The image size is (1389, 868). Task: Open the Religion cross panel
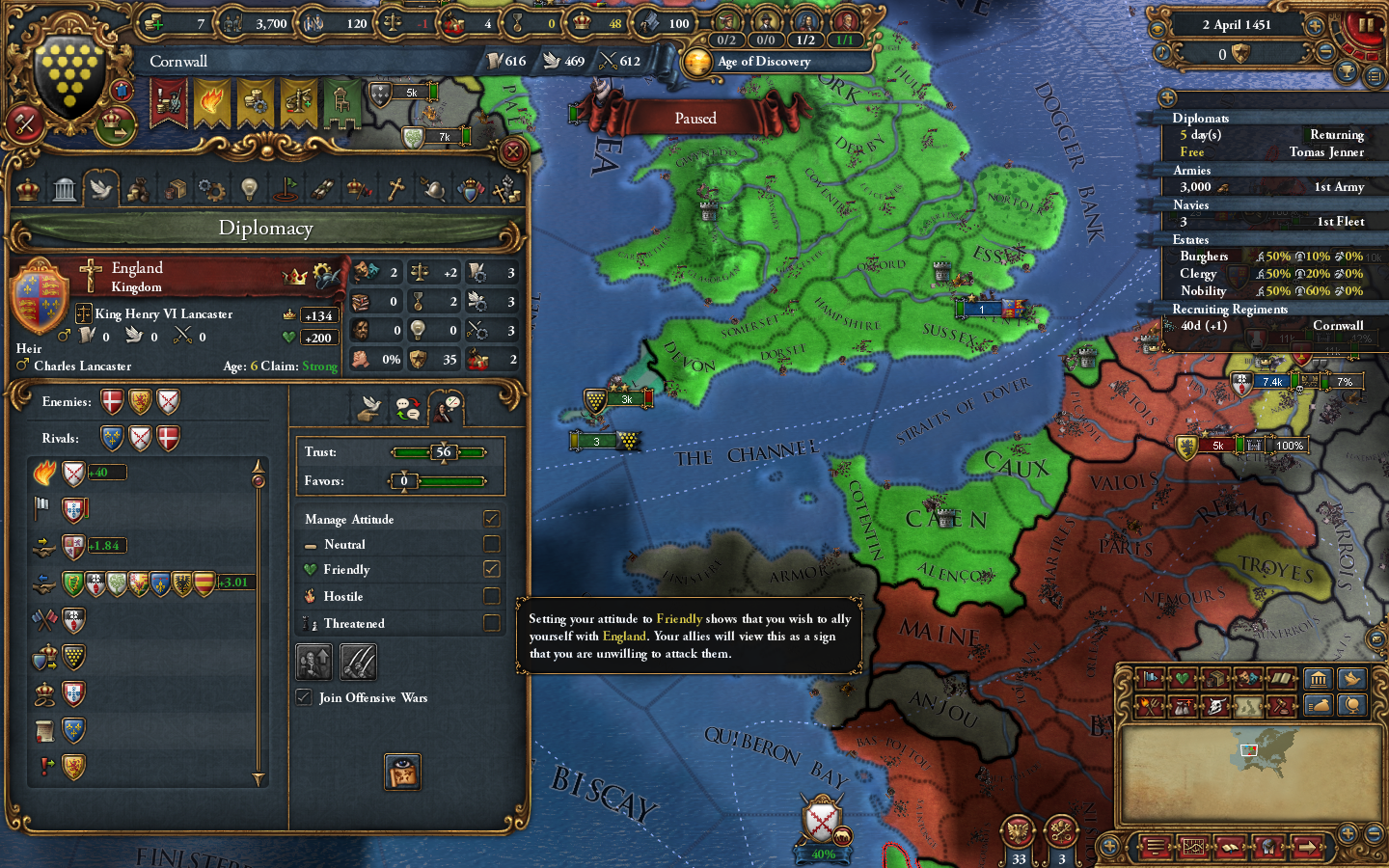point(395,188)
